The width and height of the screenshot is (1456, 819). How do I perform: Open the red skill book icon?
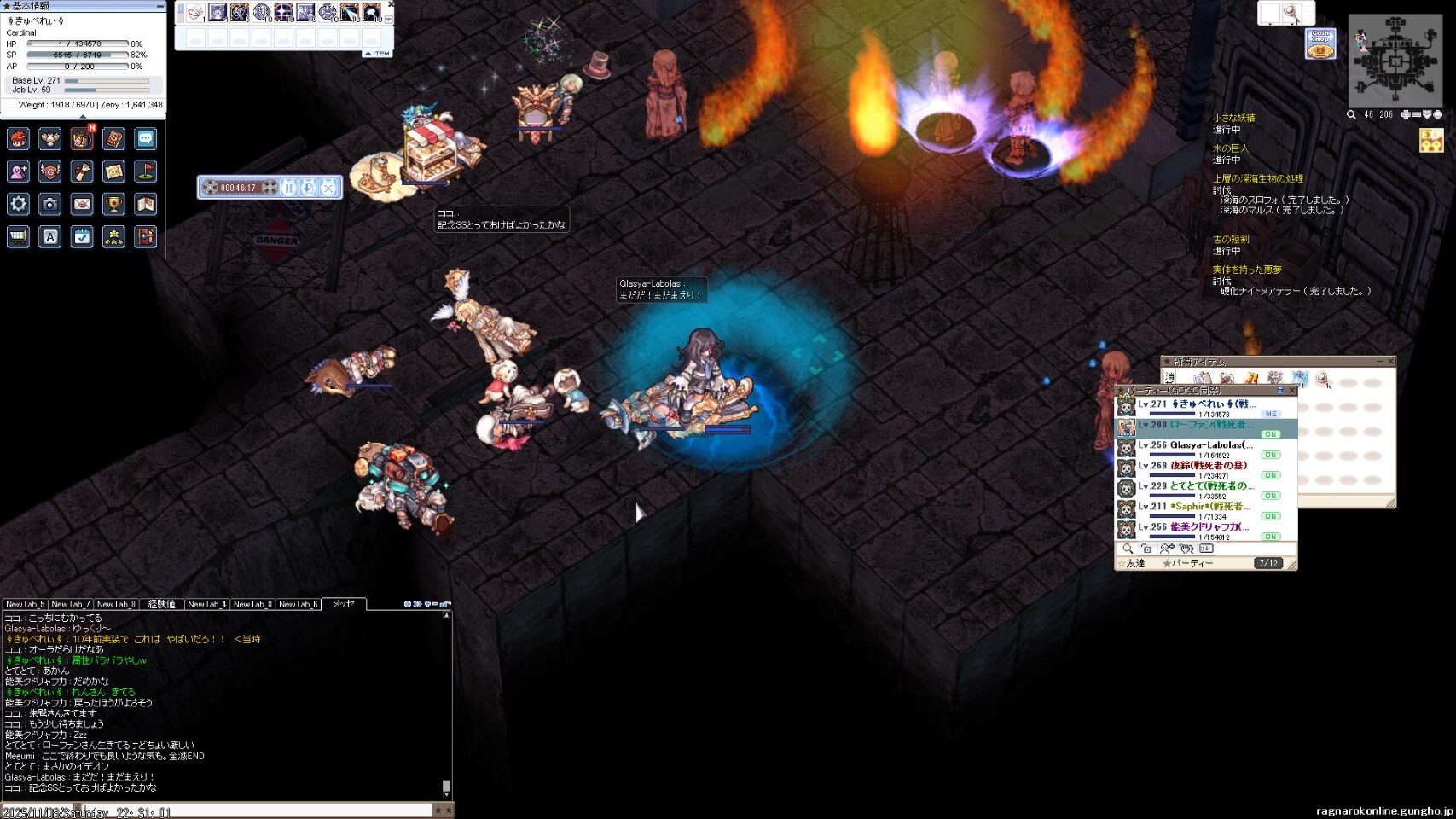(113, 138)
